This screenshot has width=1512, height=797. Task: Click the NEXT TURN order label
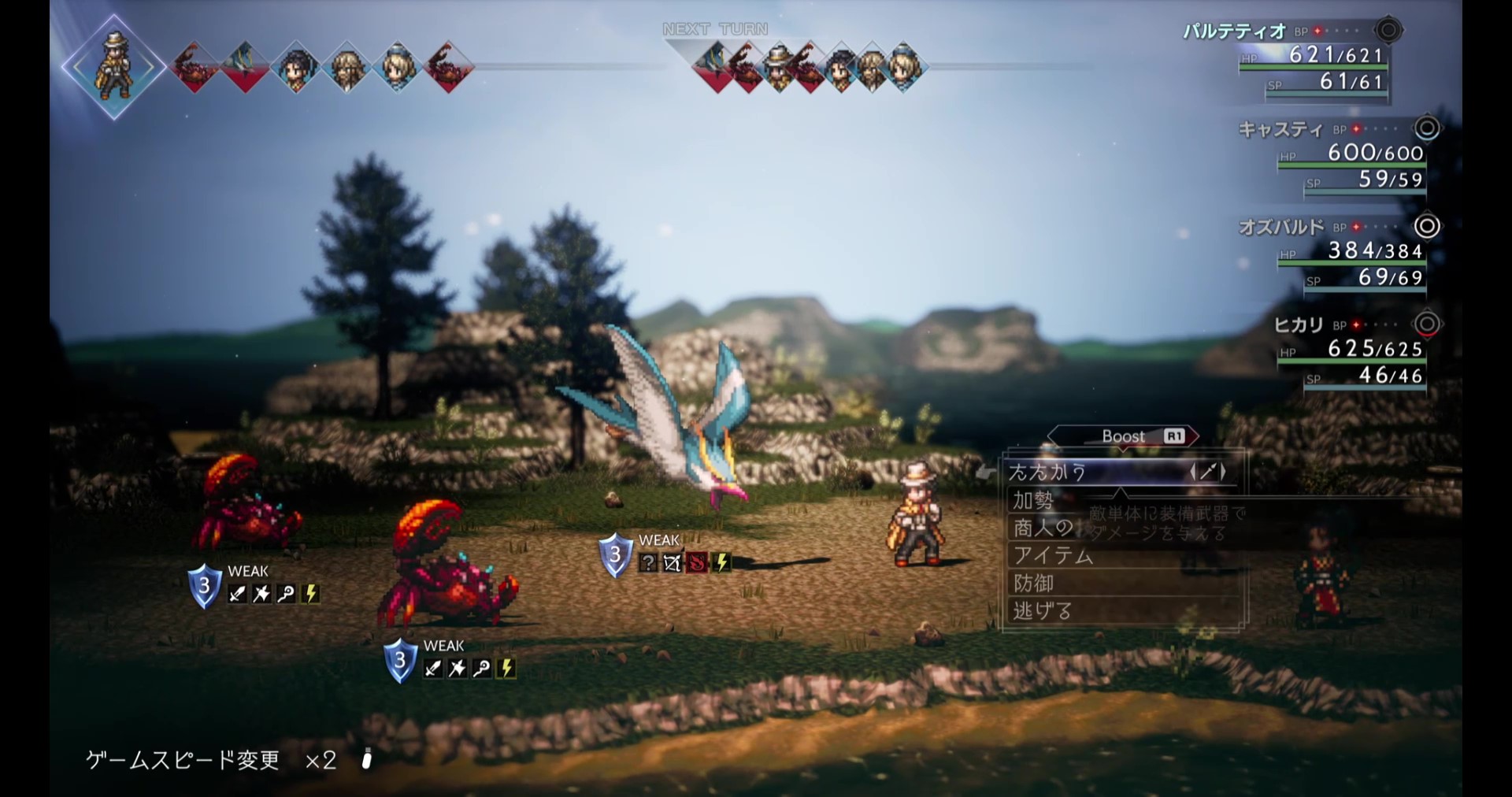(715, 29)
